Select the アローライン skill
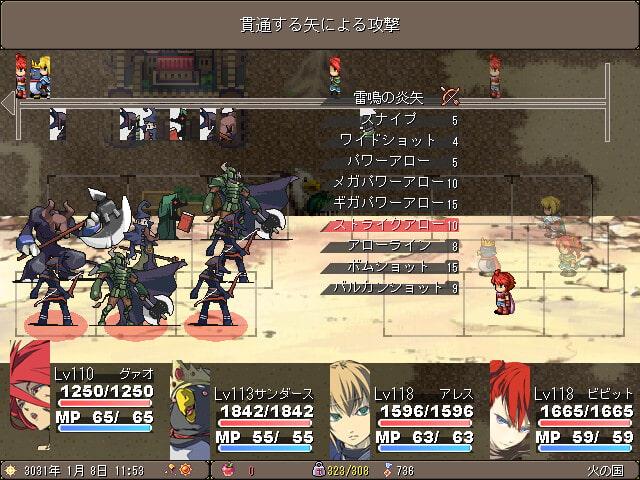 (390, 246)
